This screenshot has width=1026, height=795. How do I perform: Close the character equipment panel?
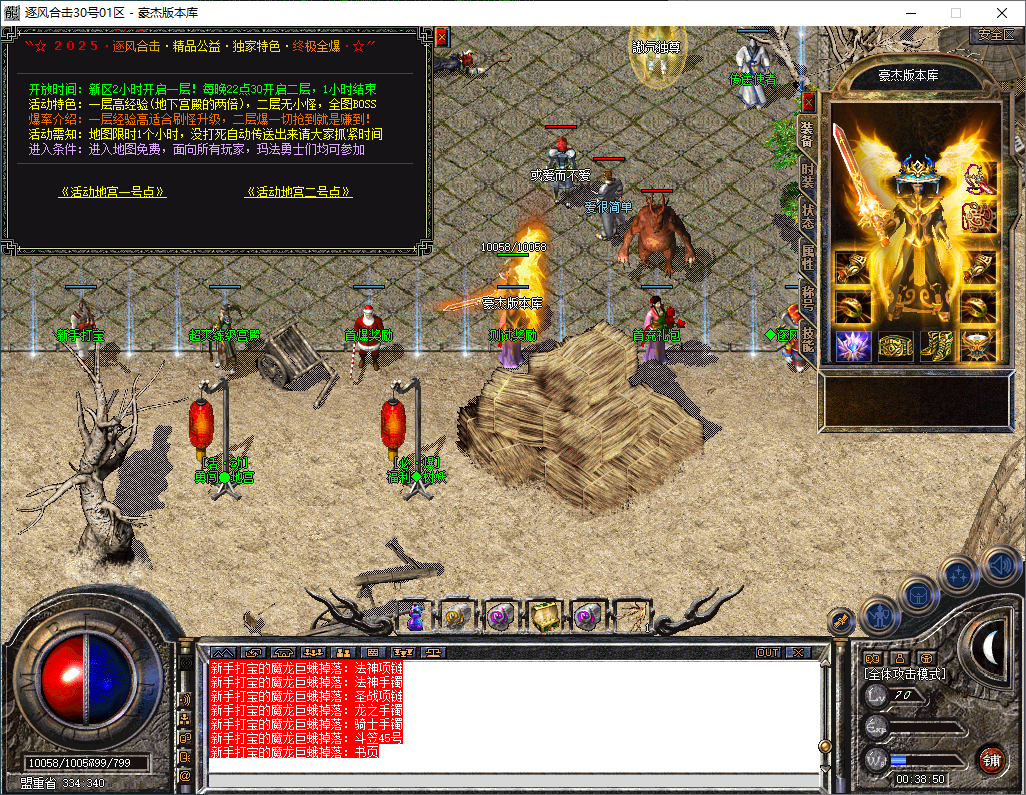pos(808,101)
